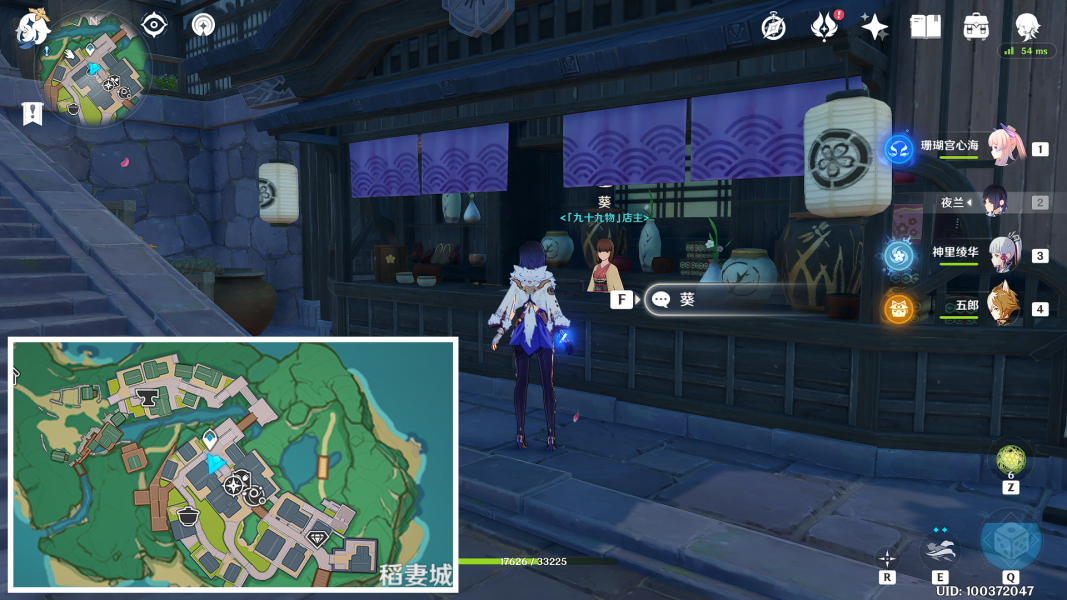Activate the elemental burst skill button
1067x600 pixels.
click(x=1010, y=541)
